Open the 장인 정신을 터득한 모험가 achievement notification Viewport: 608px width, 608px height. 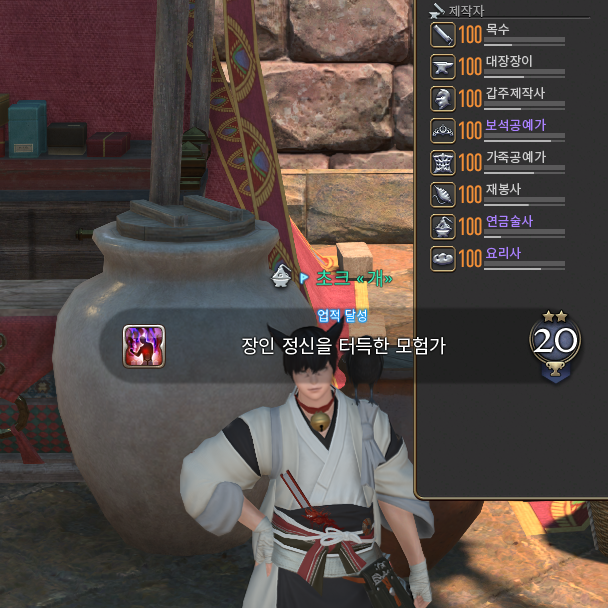click(x=342, y=346)
